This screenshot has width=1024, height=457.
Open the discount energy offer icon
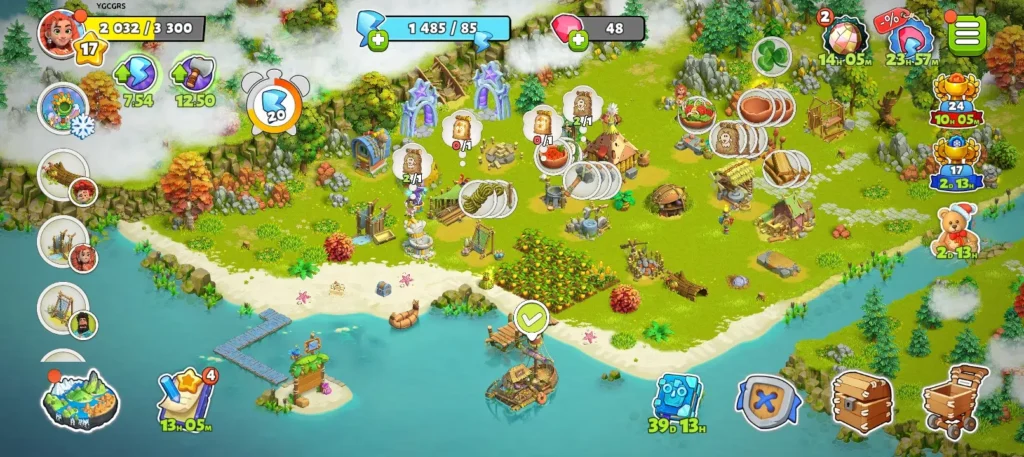(x=911, y=40)
